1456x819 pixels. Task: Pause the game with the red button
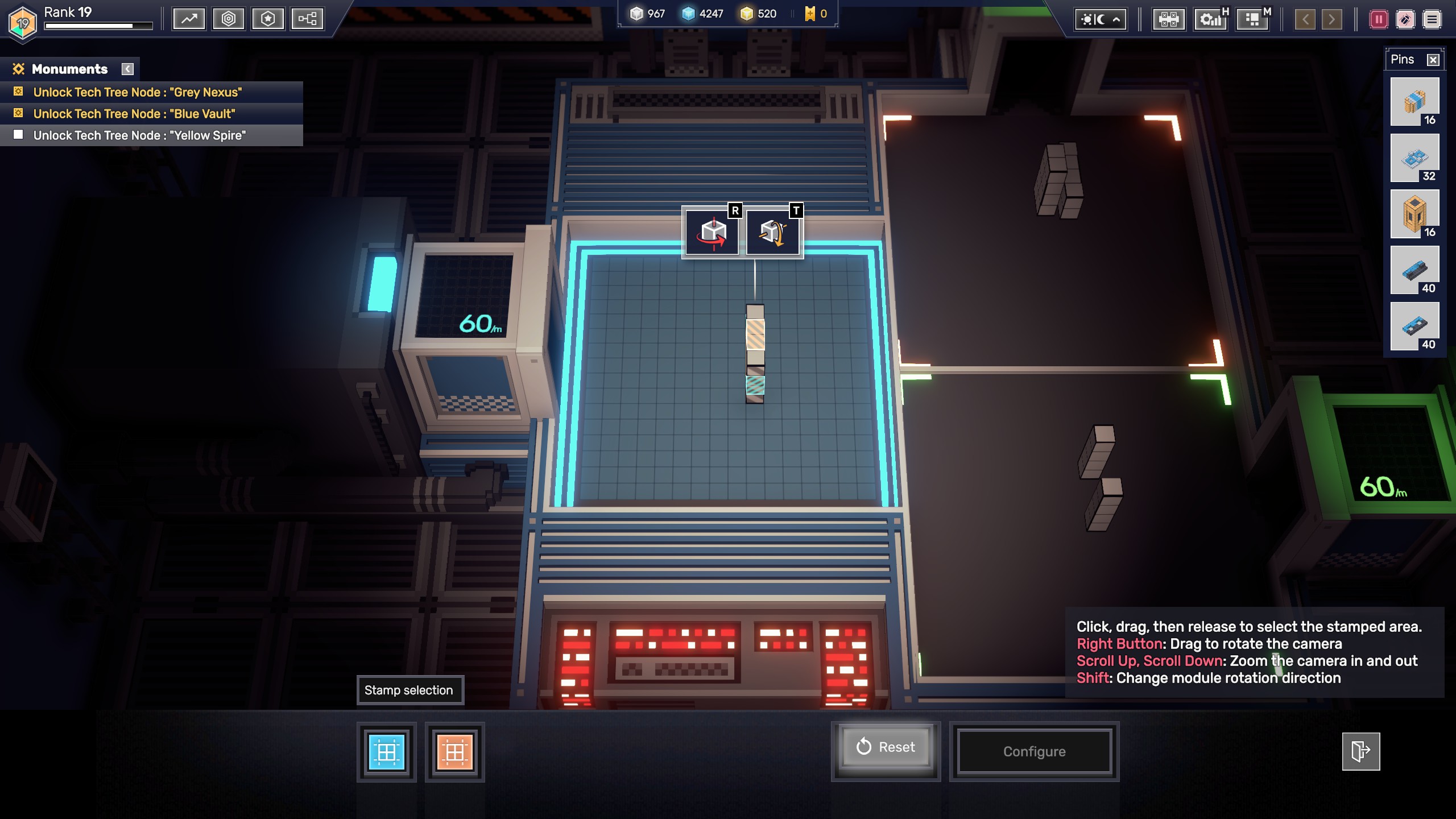coord(1379,20)
